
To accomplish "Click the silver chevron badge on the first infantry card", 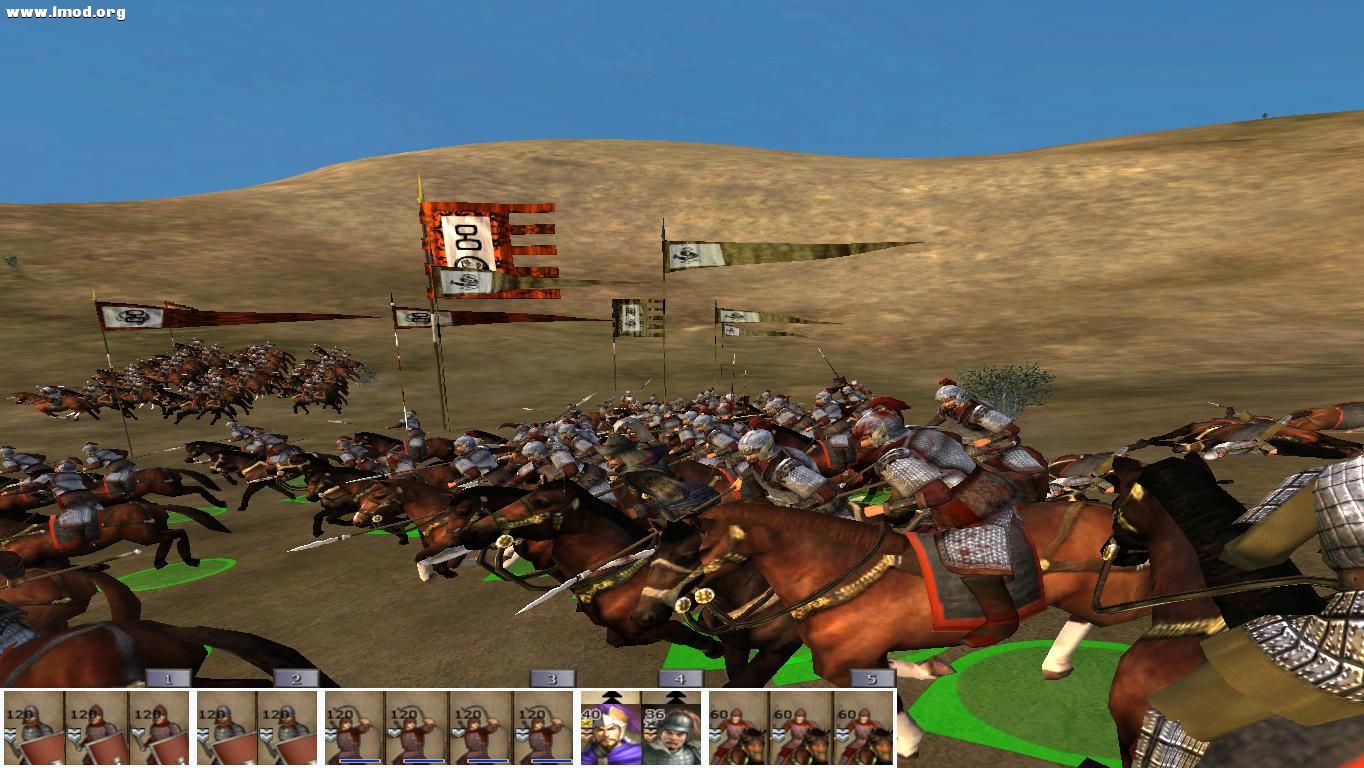I will pos(9,733).
